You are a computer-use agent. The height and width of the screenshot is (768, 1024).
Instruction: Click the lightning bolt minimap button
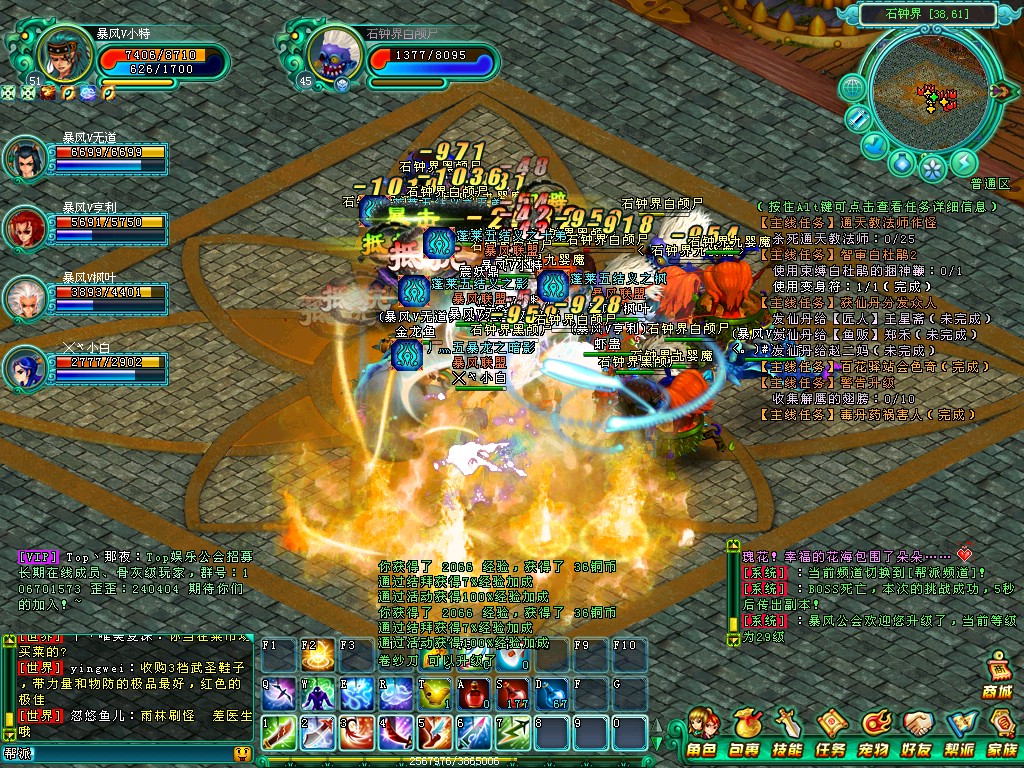click(x=964, y=161)
